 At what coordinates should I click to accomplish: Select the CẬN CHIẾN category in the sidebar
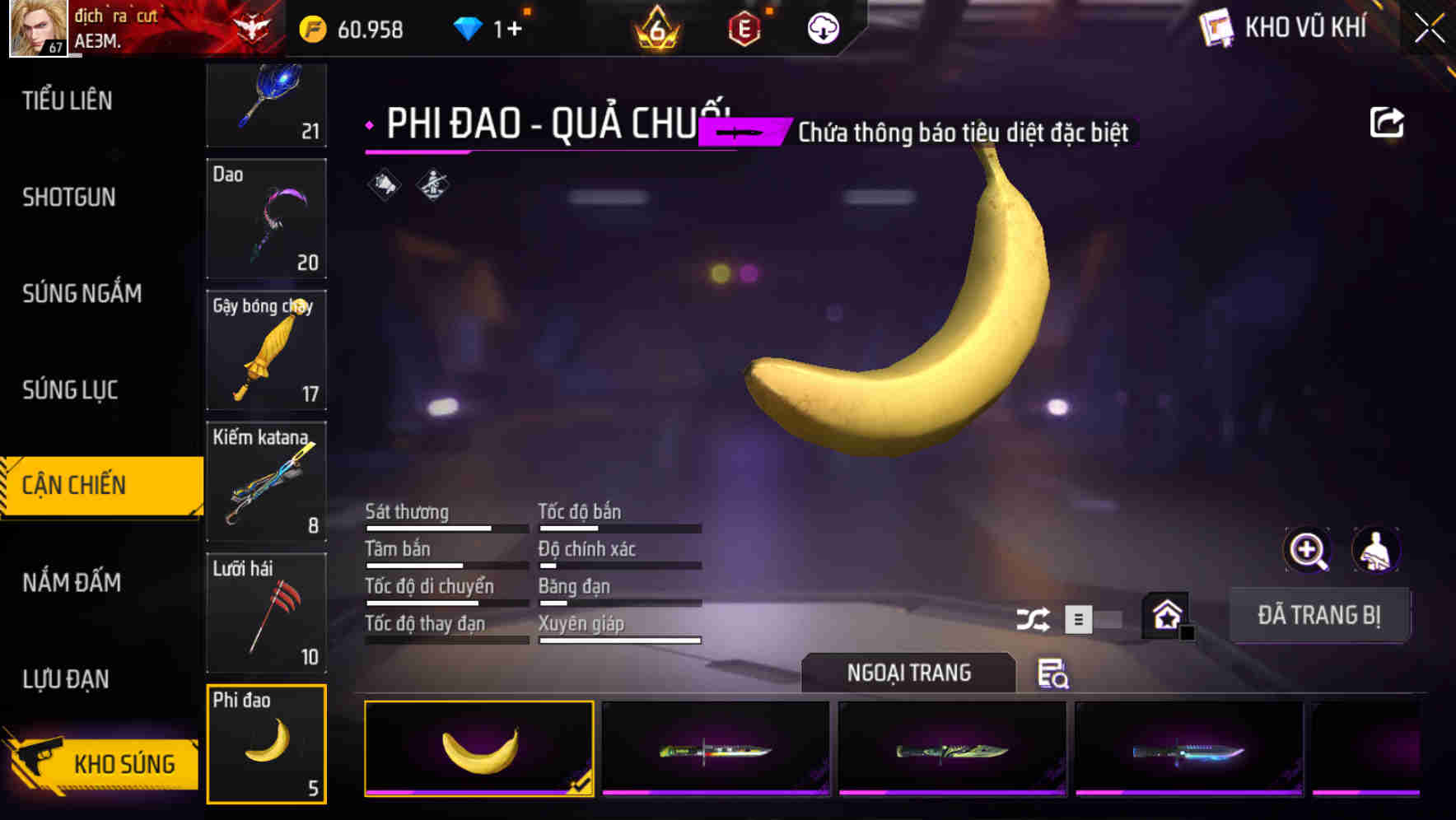pyautogui.click(x=72, y=485)
